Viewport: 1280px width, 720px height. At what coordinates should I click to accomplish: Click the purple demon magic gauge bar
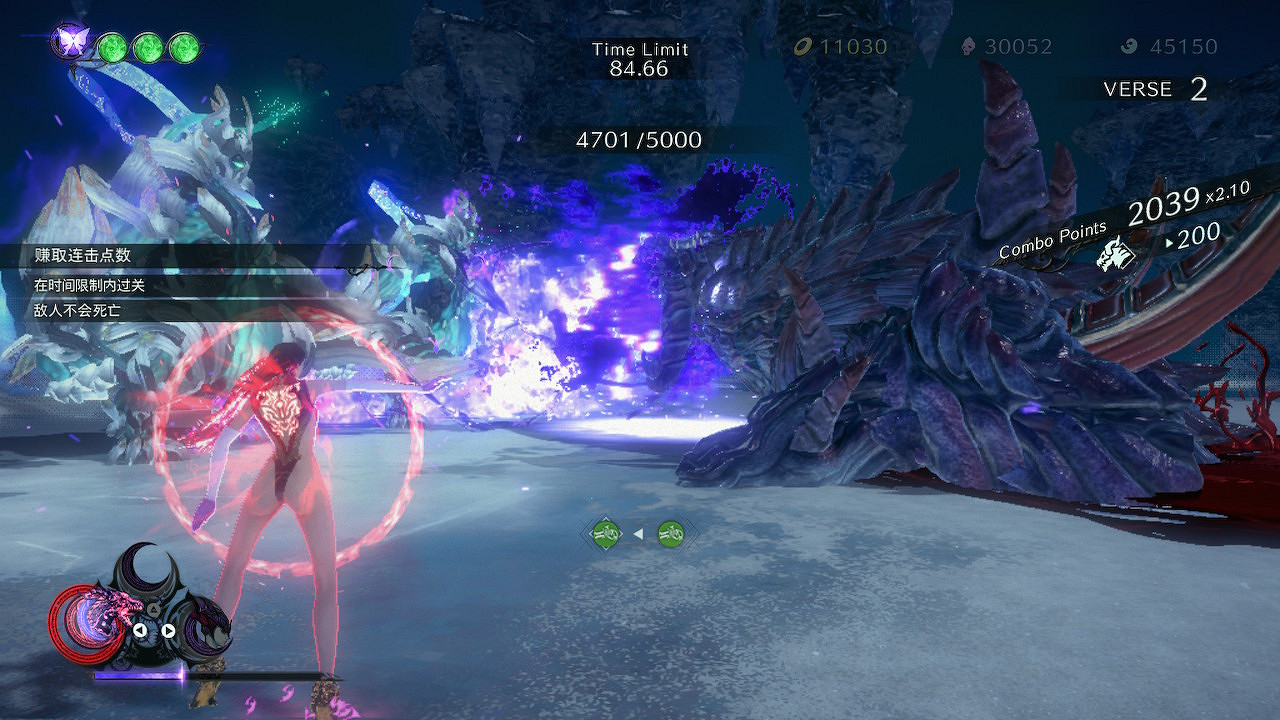135,675
